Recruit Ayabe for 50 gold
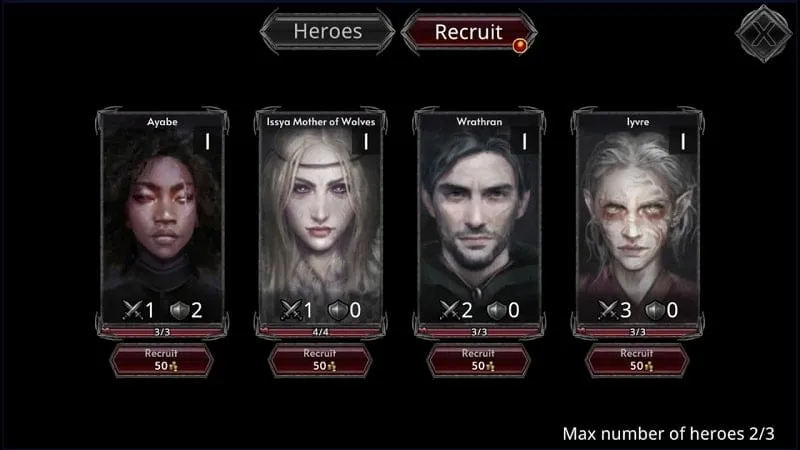The height and width of the screenshot is (450, 800). (162, 360)
